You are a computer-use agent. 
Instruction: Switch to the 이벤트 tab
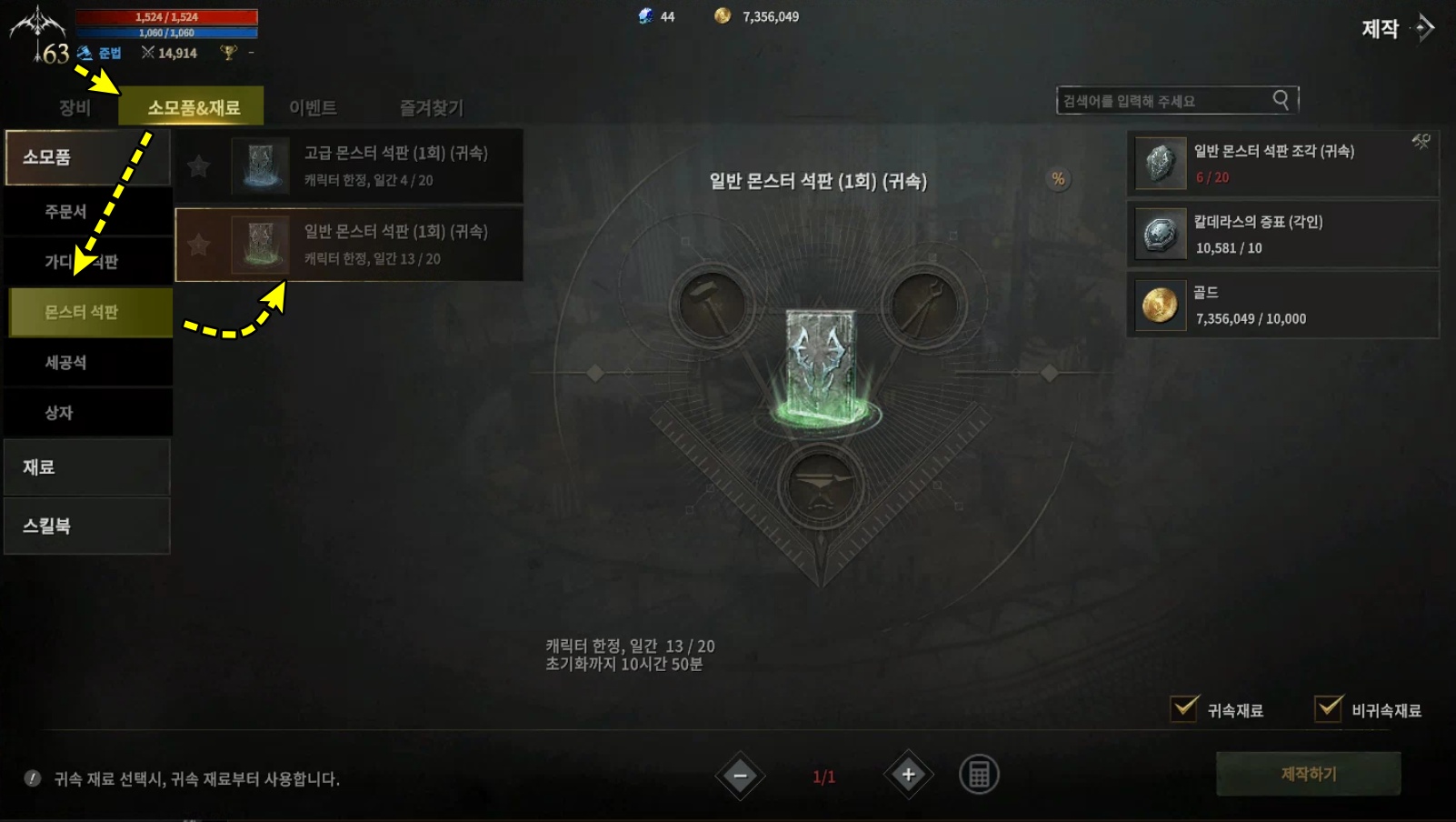[x=314, y=106]
